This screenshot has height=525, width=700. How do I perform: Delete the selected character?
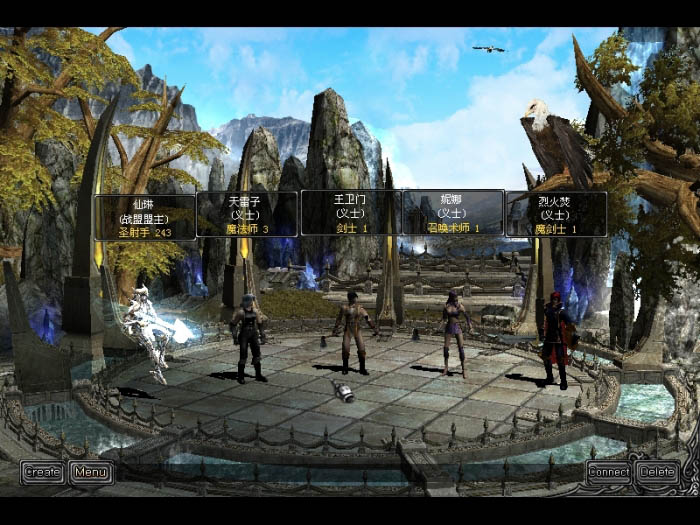click(x=658, y=472)
